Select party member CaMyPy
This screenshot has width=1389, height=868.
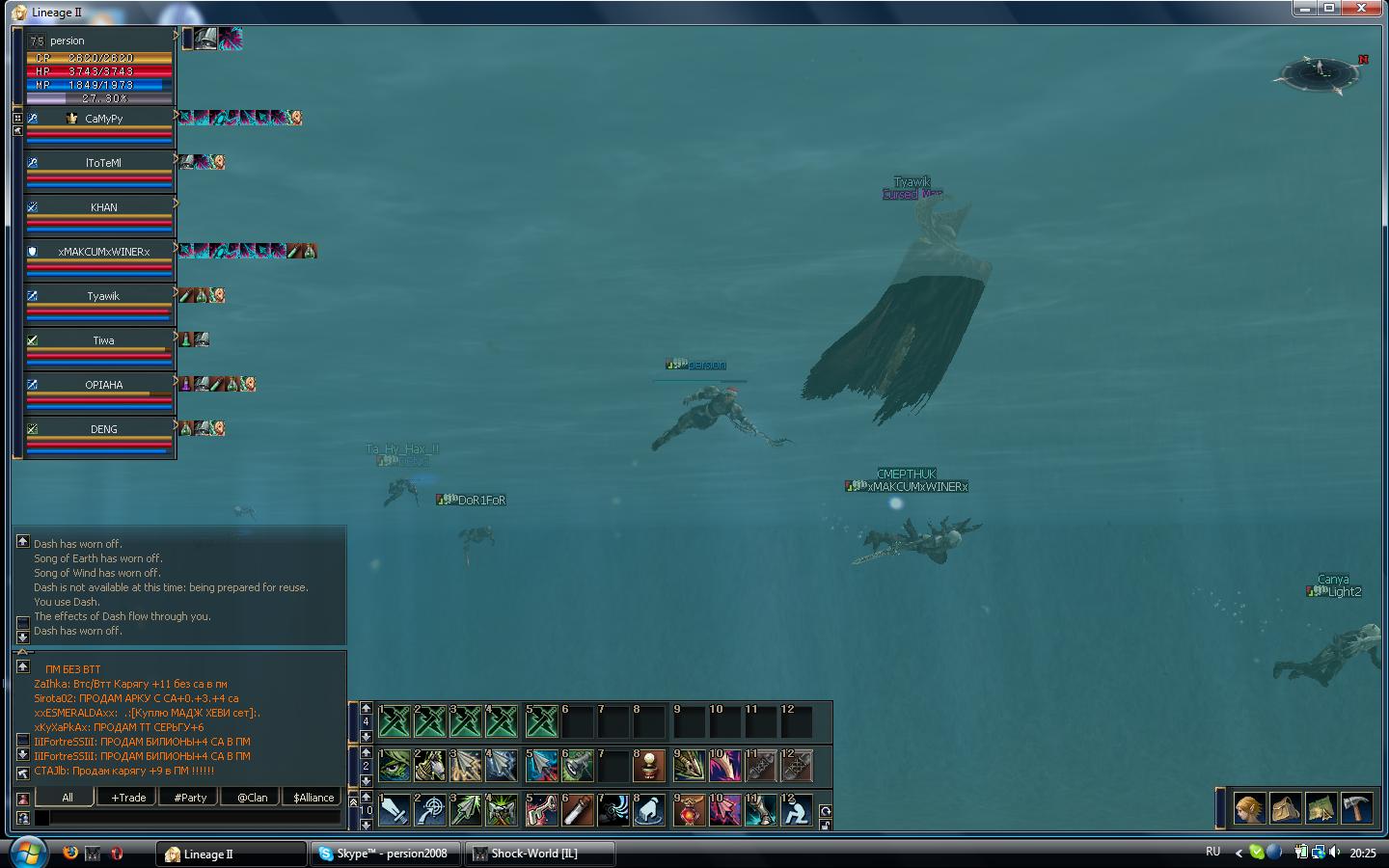(x=103, y=119)
